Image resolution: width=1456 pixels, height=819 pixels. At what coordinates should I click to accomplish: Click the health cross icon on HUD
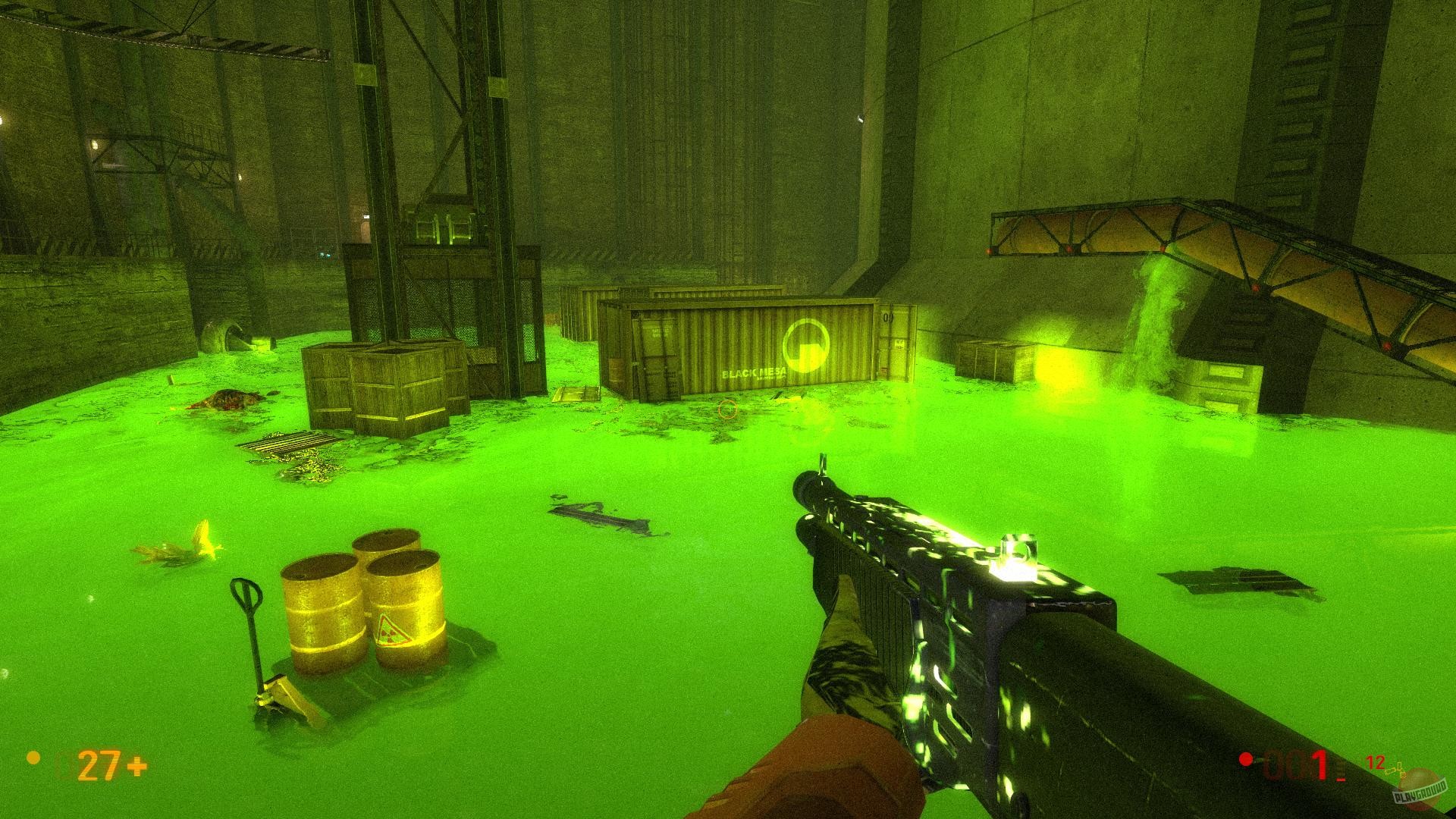[136, 766]
